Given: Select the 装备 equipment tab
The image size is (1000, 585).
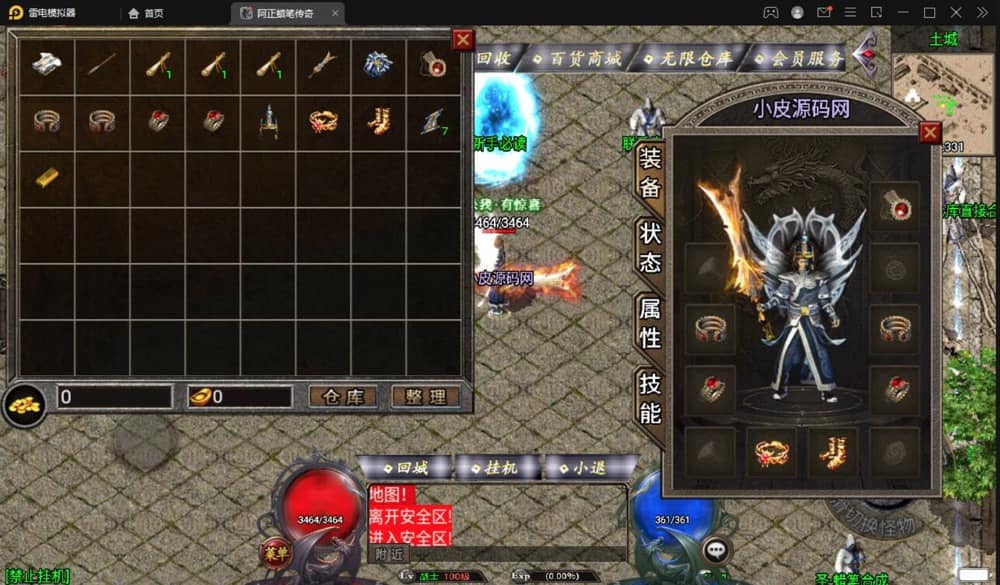Looking at the screenshot, I should tap(650, 172).
